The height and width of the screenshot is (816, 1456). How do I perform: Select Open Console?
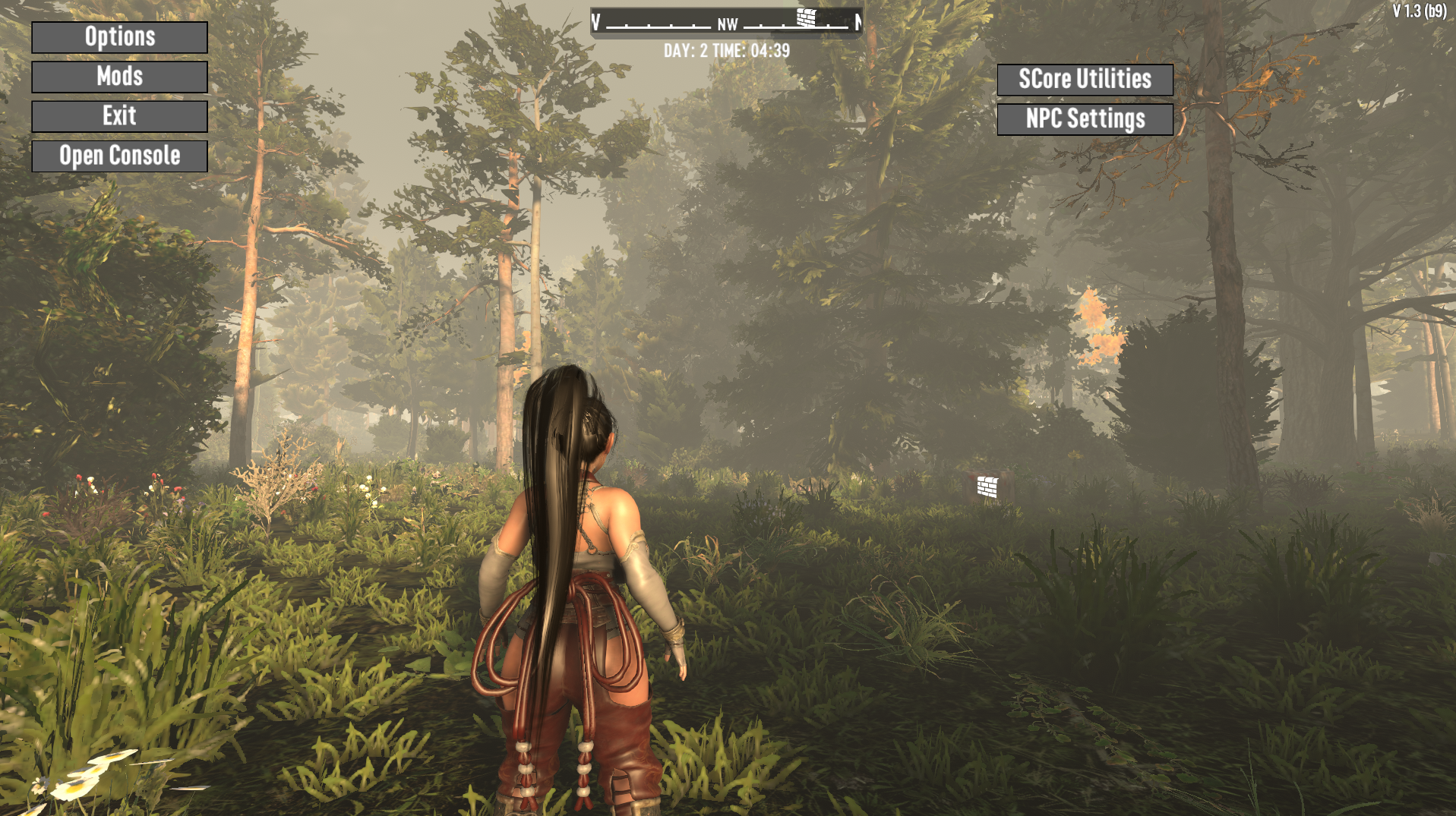(119, 156)
